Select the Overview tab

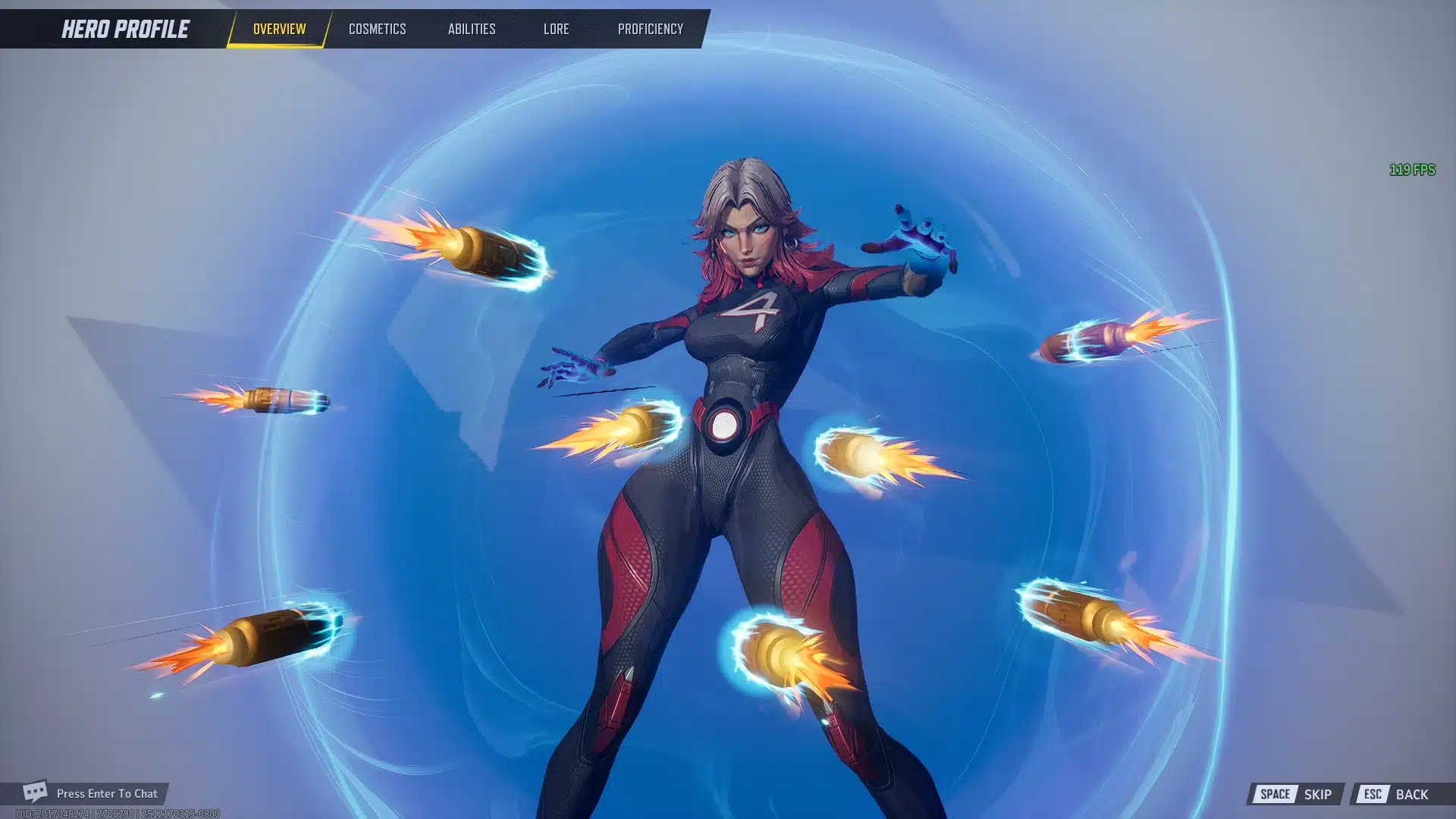pos(279,29)
